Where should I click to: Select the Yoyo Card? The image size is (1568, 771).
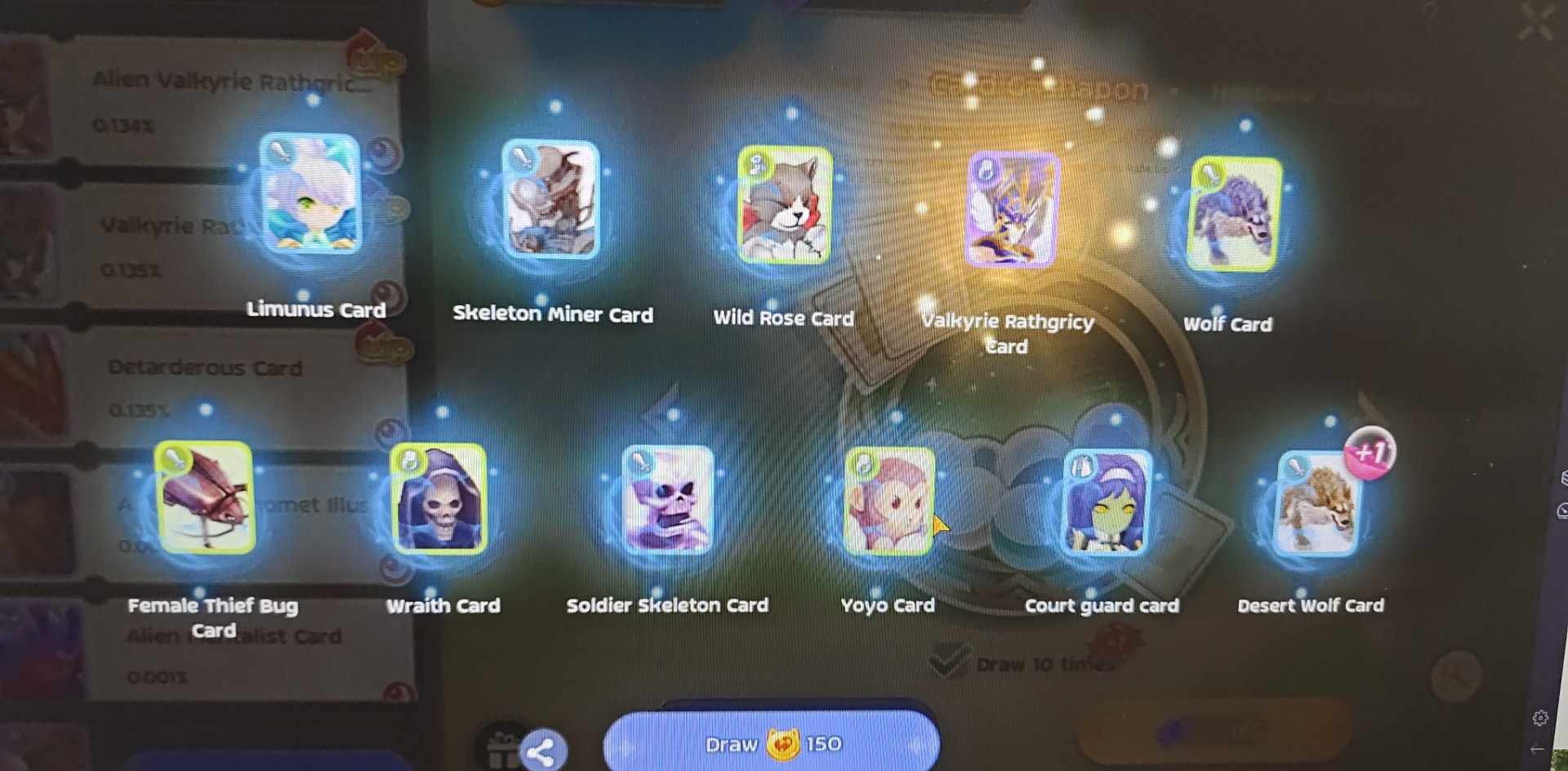coord(888,502)
